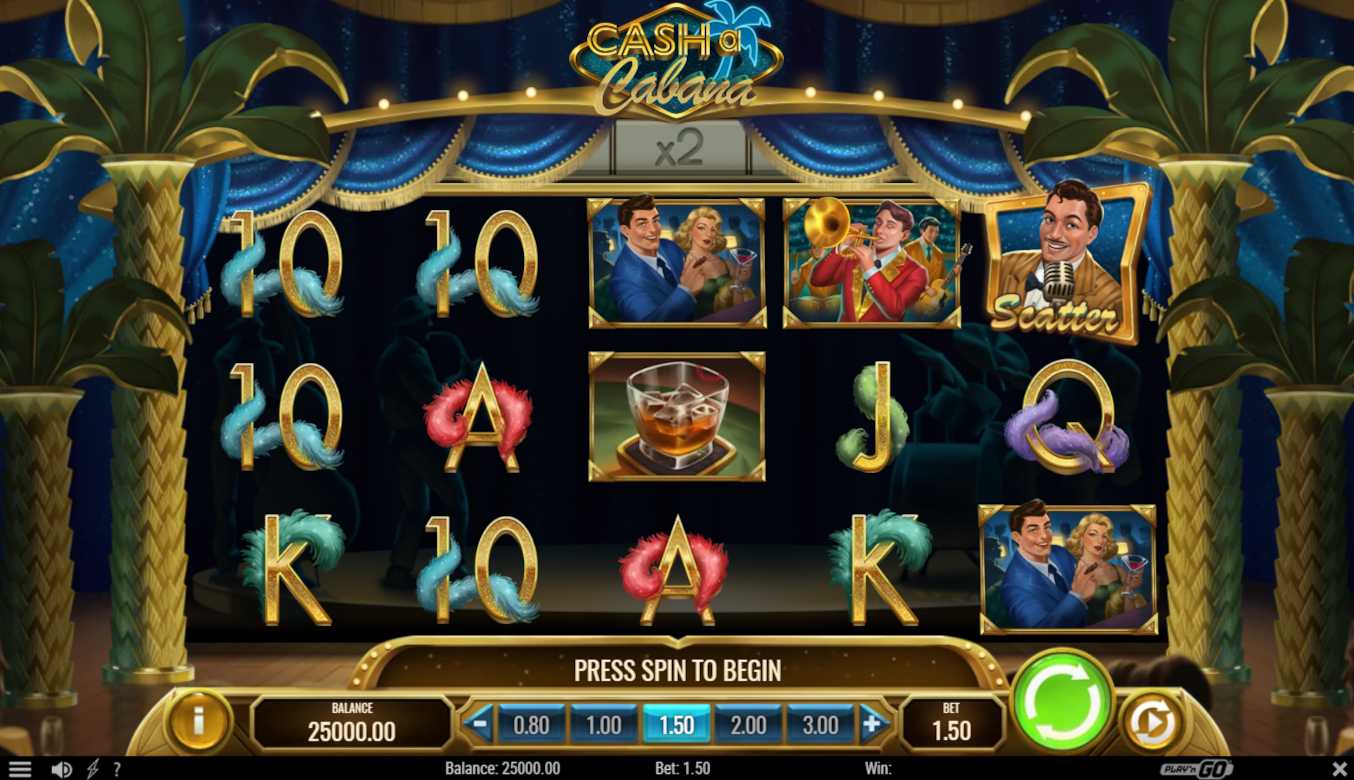The height and width of the screenshot is (780, 1354).
Task: Decrease the bet with the minus button
Action: click(480, 723)
